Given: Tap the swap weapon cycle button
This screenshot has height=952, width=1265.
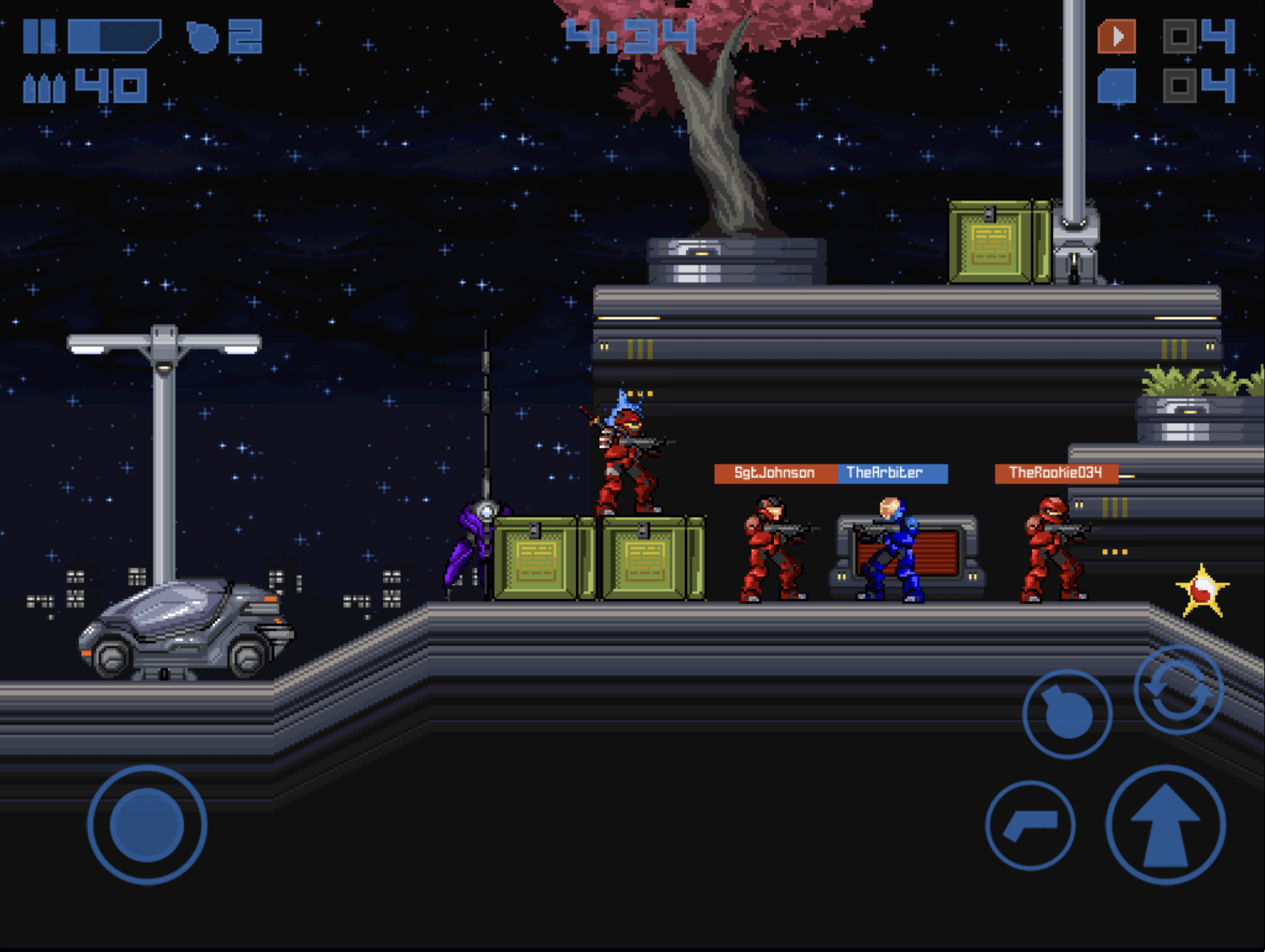Looking at the screenshot, I should tap(1178, 690).
